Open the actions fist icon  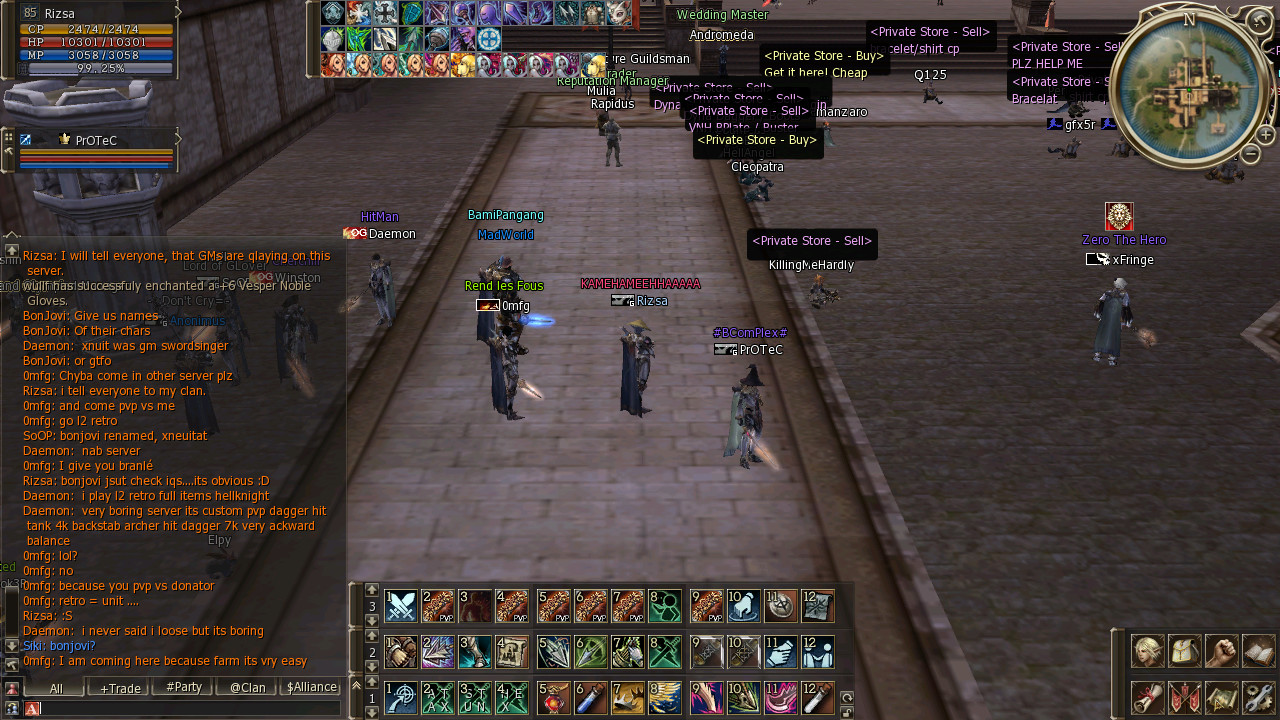click(x=1221, y=651)
